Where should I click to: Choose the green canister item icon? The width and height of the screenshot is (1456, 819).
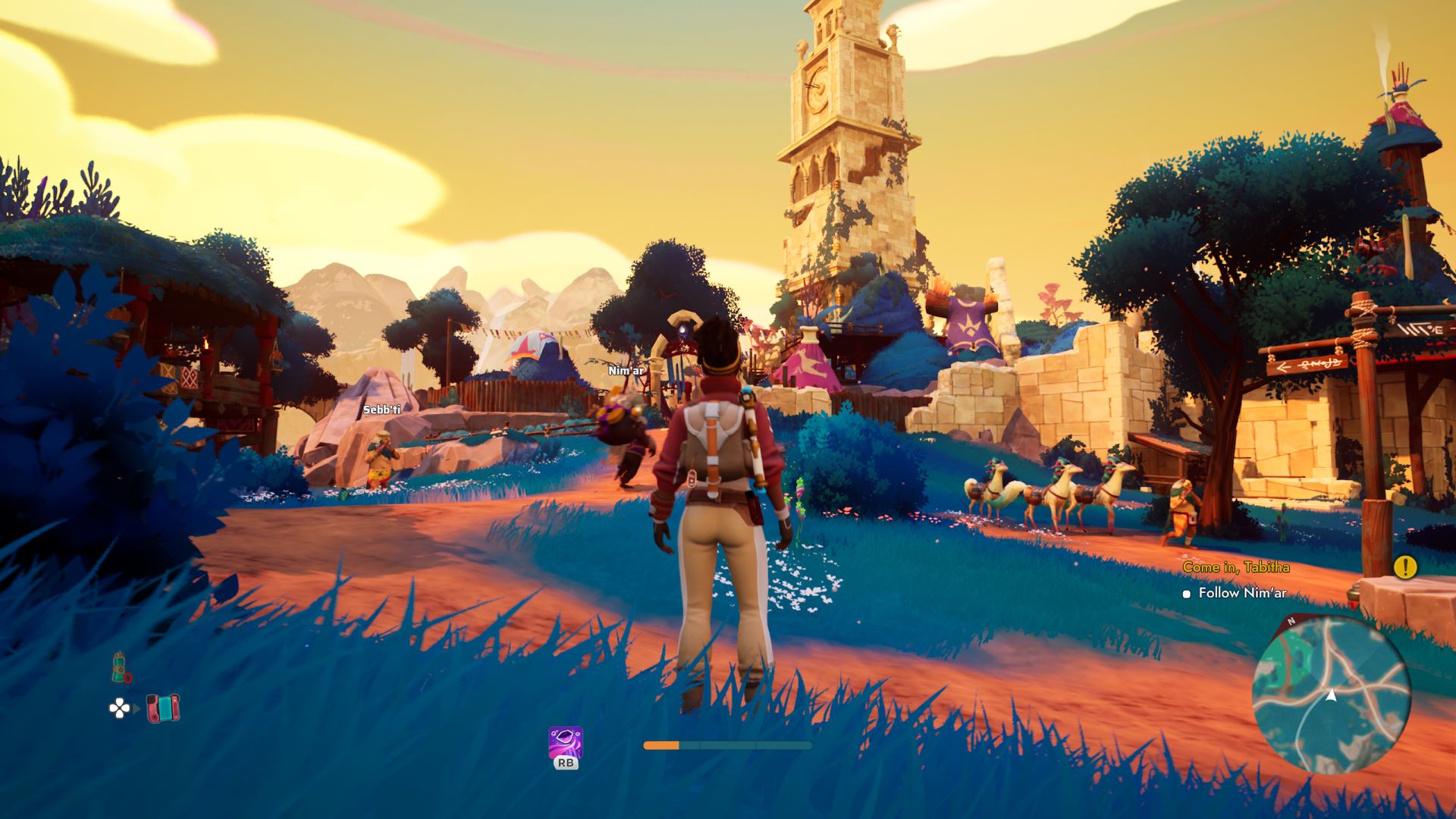[120, 667]
